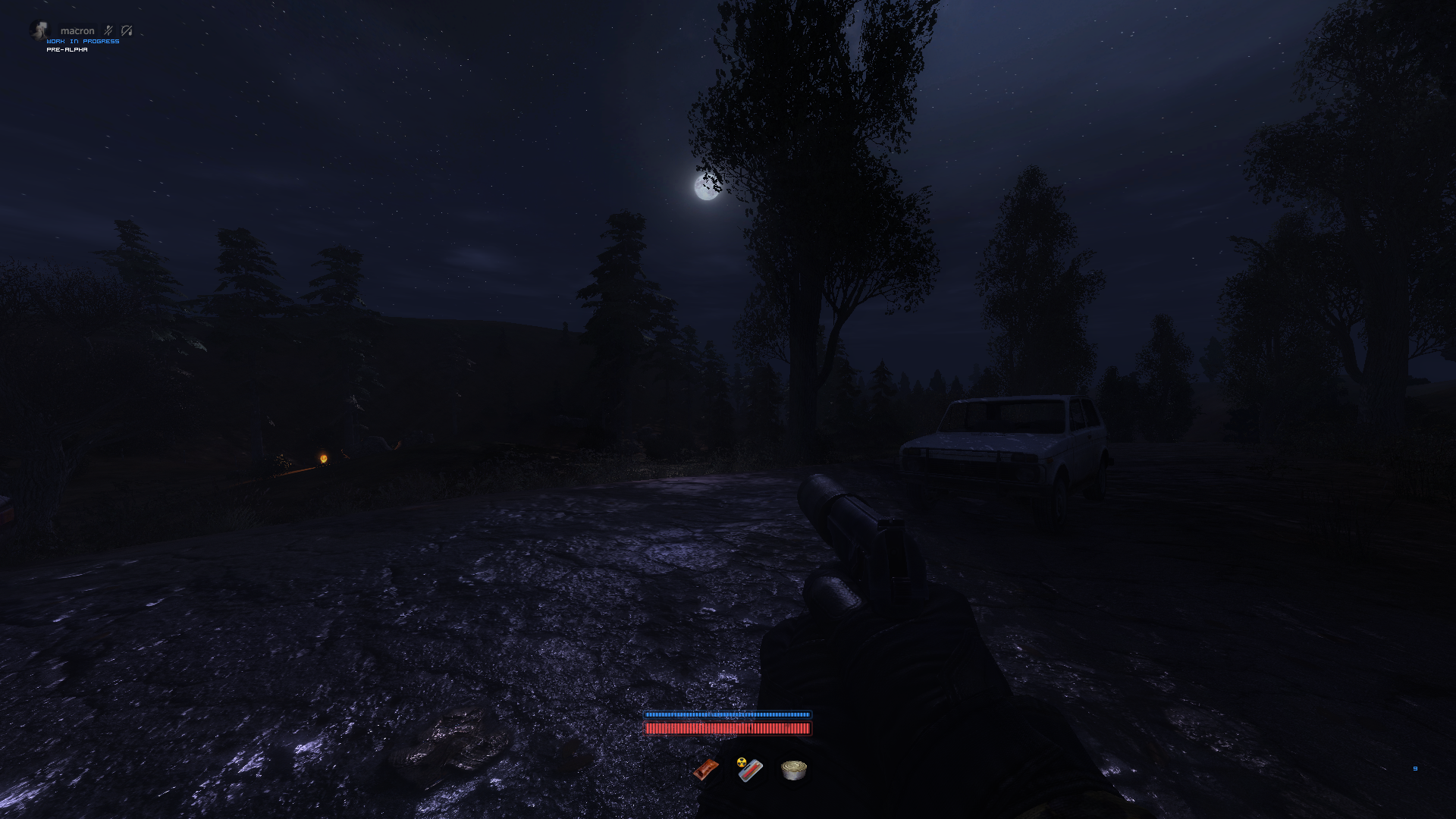
Task: Click the PRE-ALPHA build label
Action: coord(67,49)
